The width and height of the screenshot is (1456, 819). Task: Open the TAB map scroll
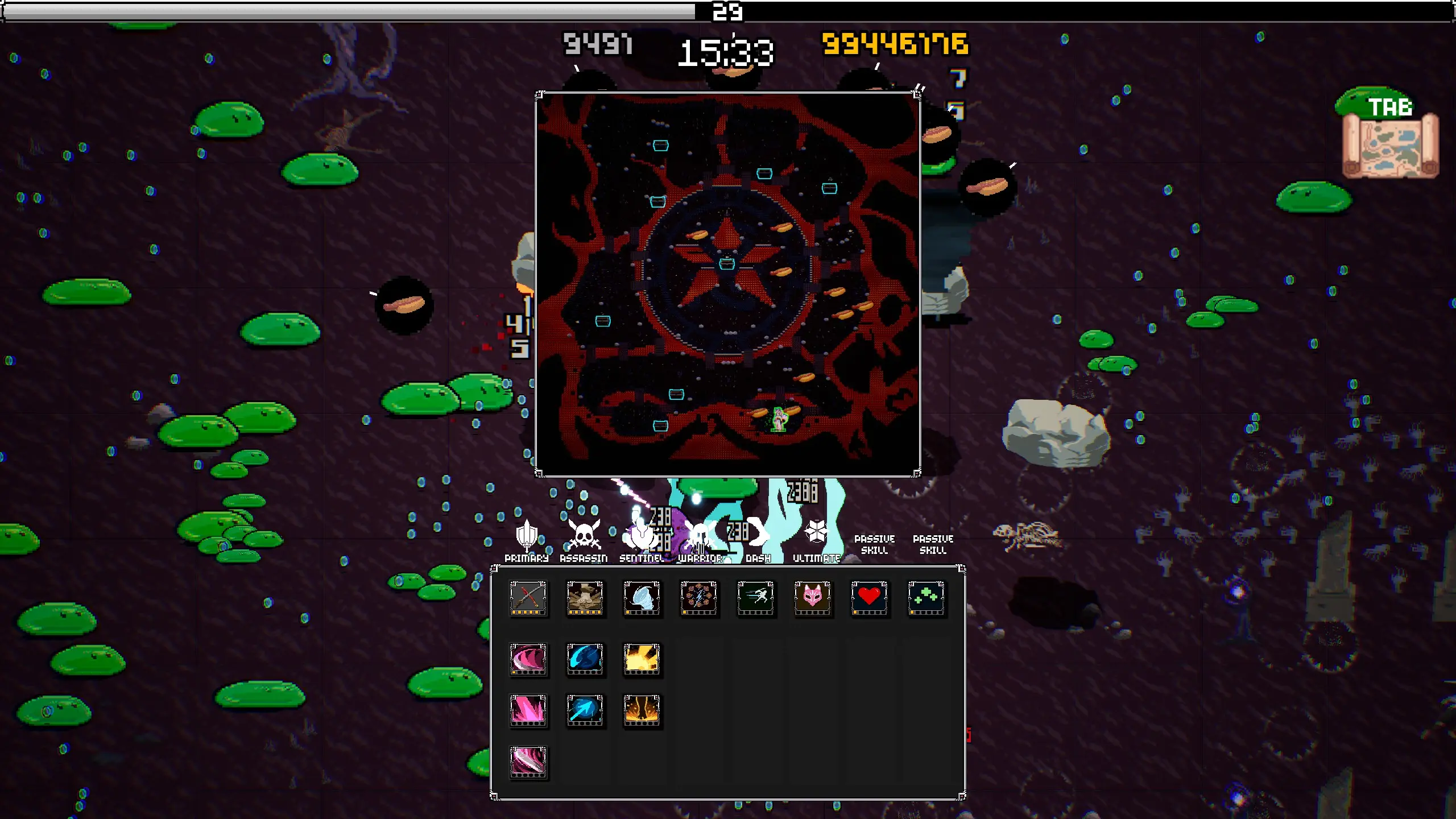pos(1390,143)
